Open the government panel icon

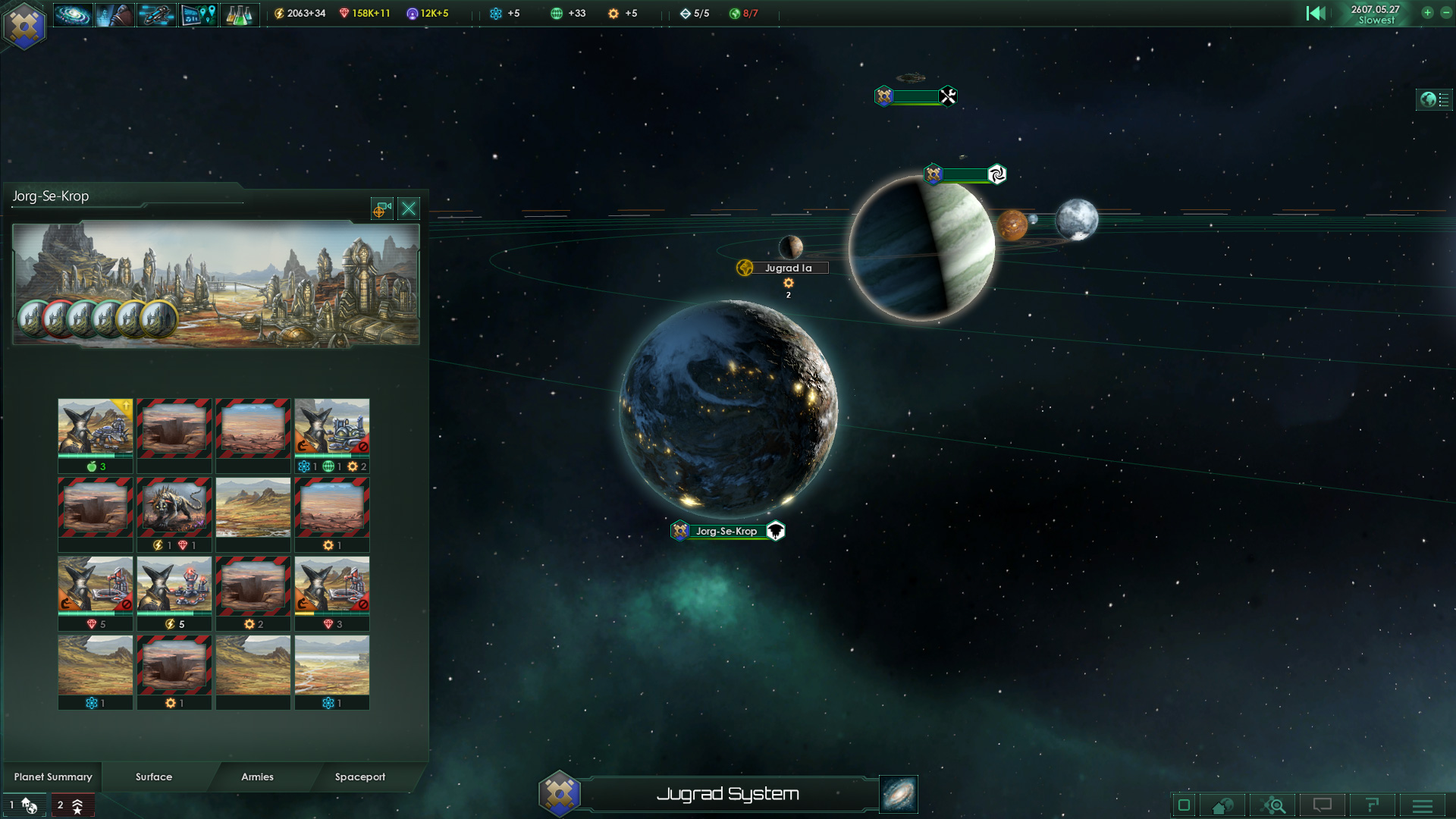pos(115,13)
